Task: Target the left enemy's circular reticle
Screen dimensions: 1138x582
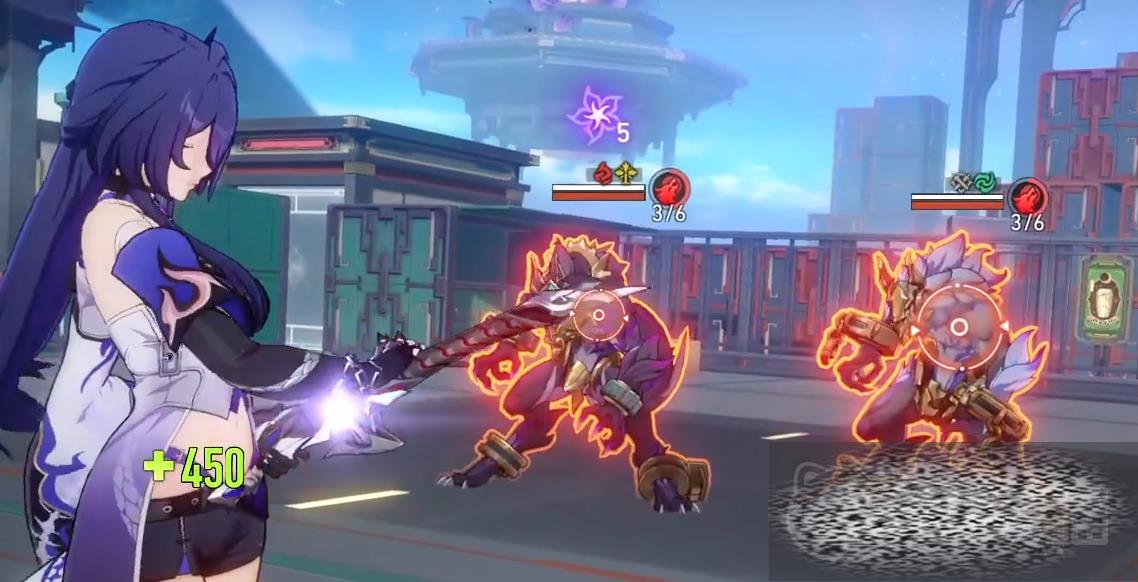Action: coord(598,316)
